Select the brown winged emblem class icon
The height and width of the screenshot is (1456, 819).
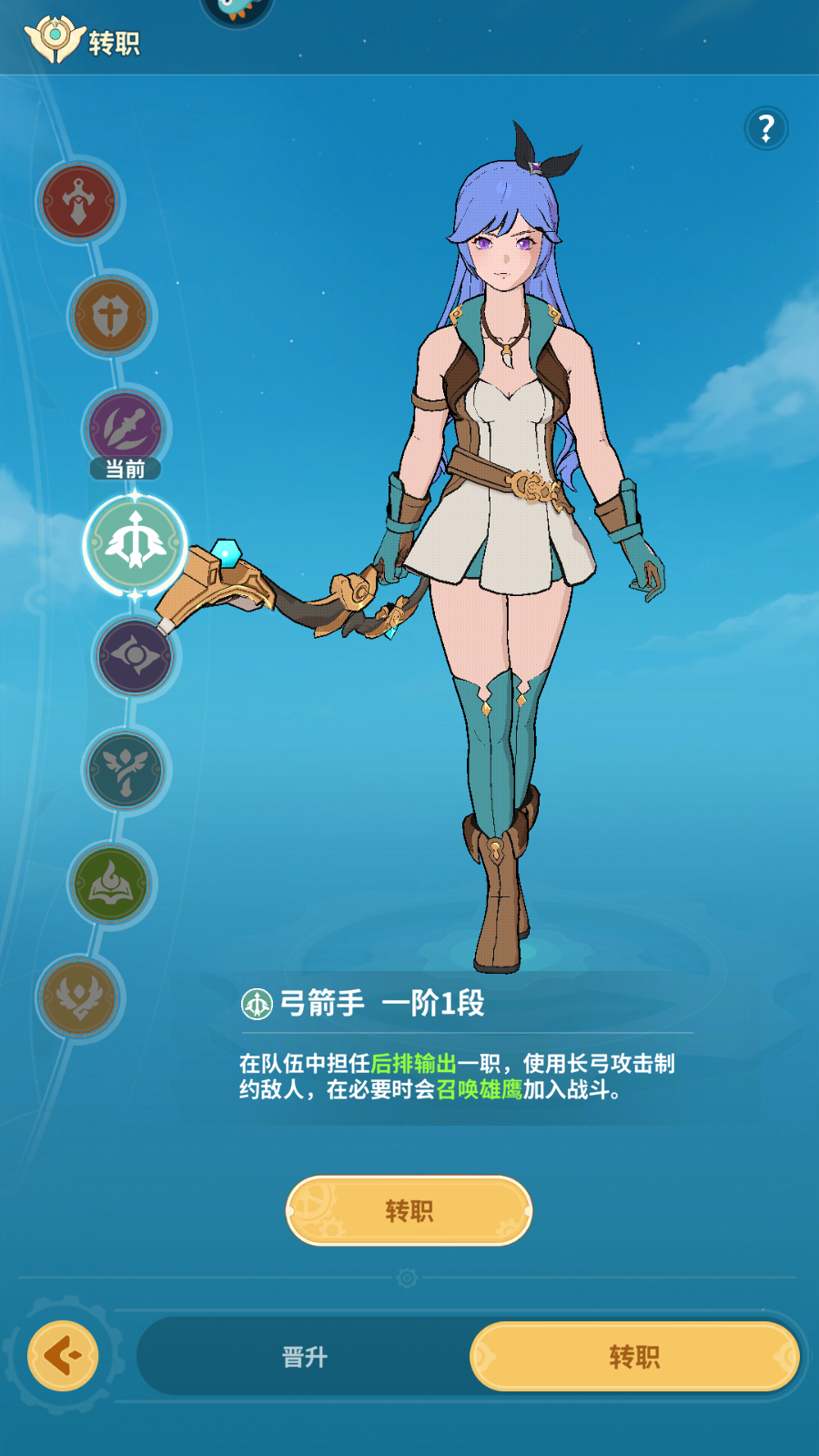[79, 997]
